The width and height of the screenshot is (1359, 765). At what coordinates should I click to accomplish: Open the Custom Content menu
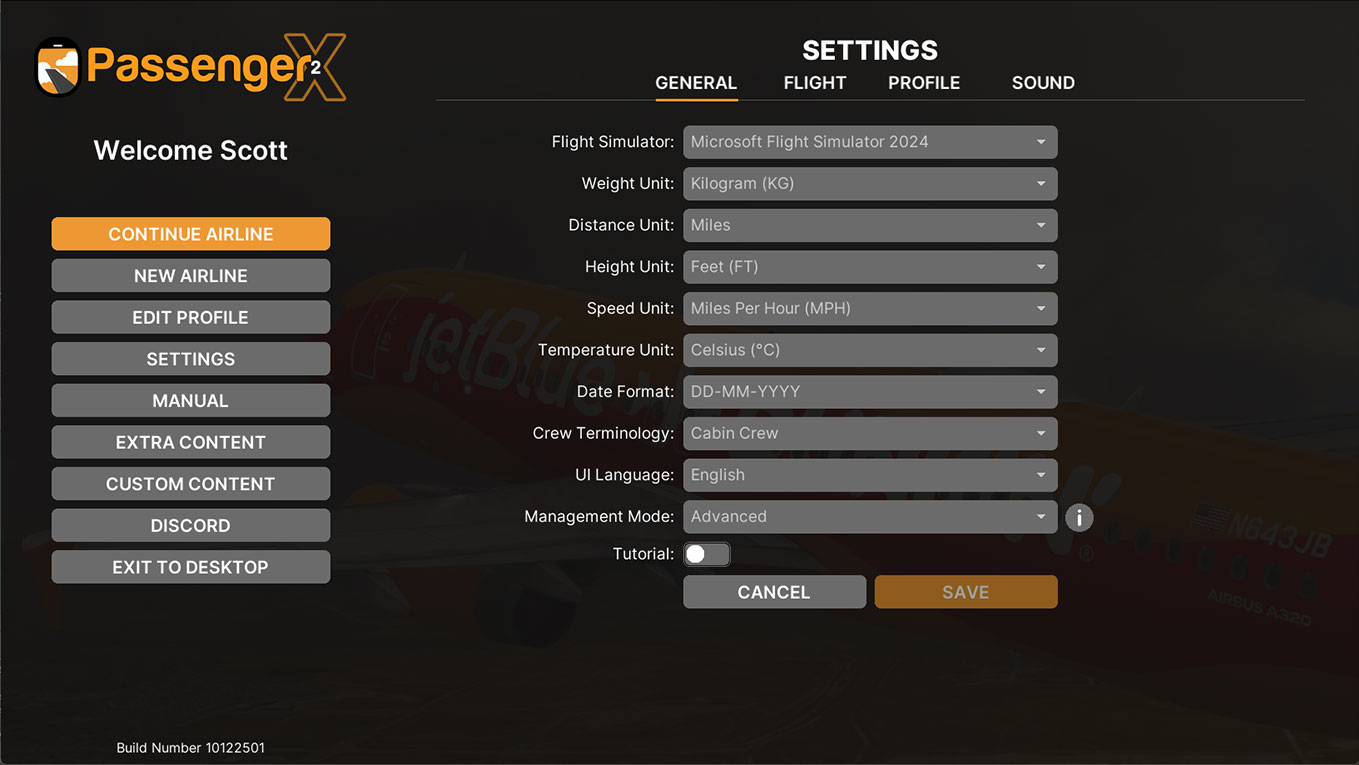(x=190, y=484)
